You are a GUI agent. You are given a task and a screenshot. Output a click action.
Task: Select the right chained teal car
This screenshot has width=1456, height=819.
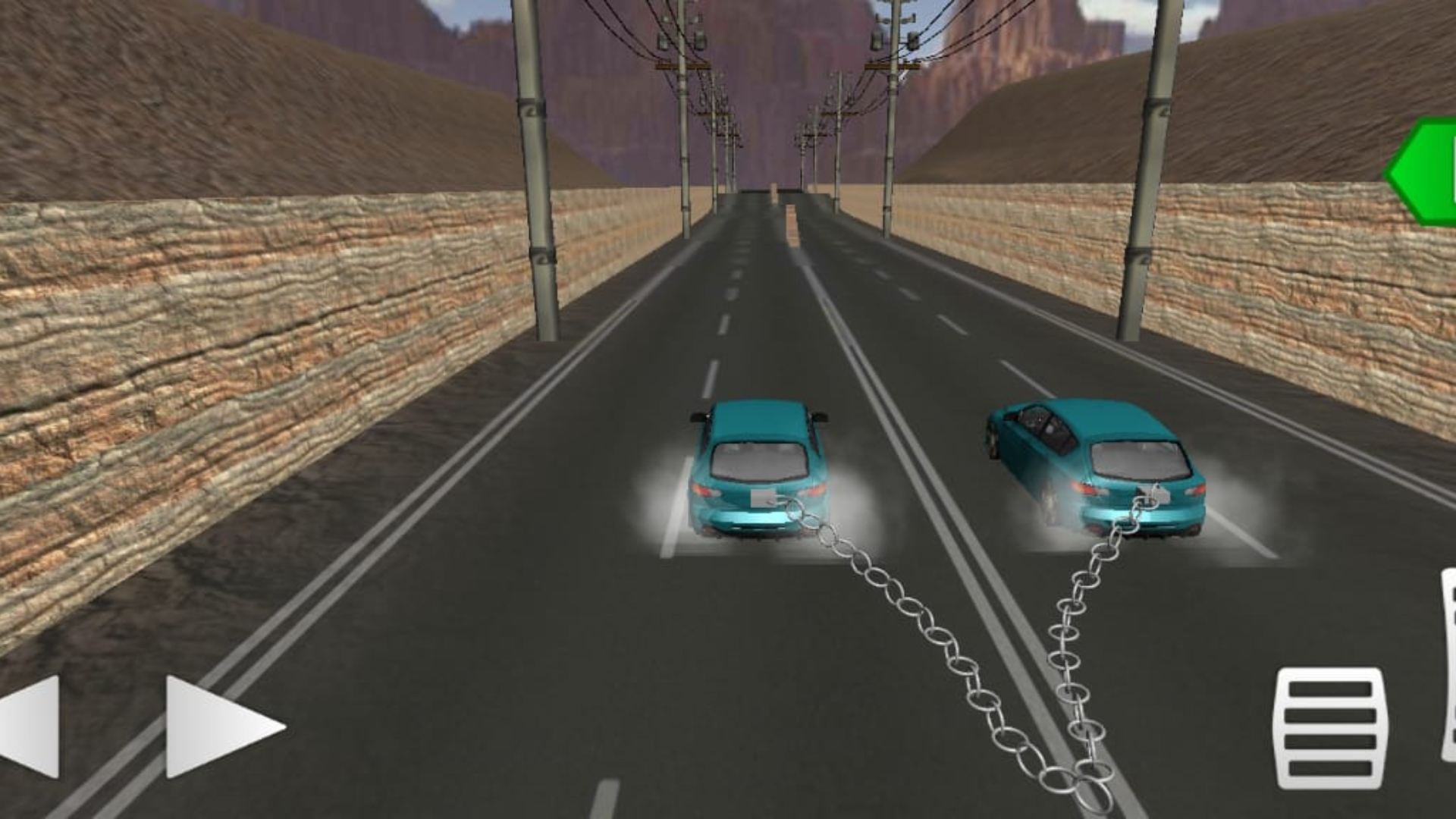(x=1100, y=466)
